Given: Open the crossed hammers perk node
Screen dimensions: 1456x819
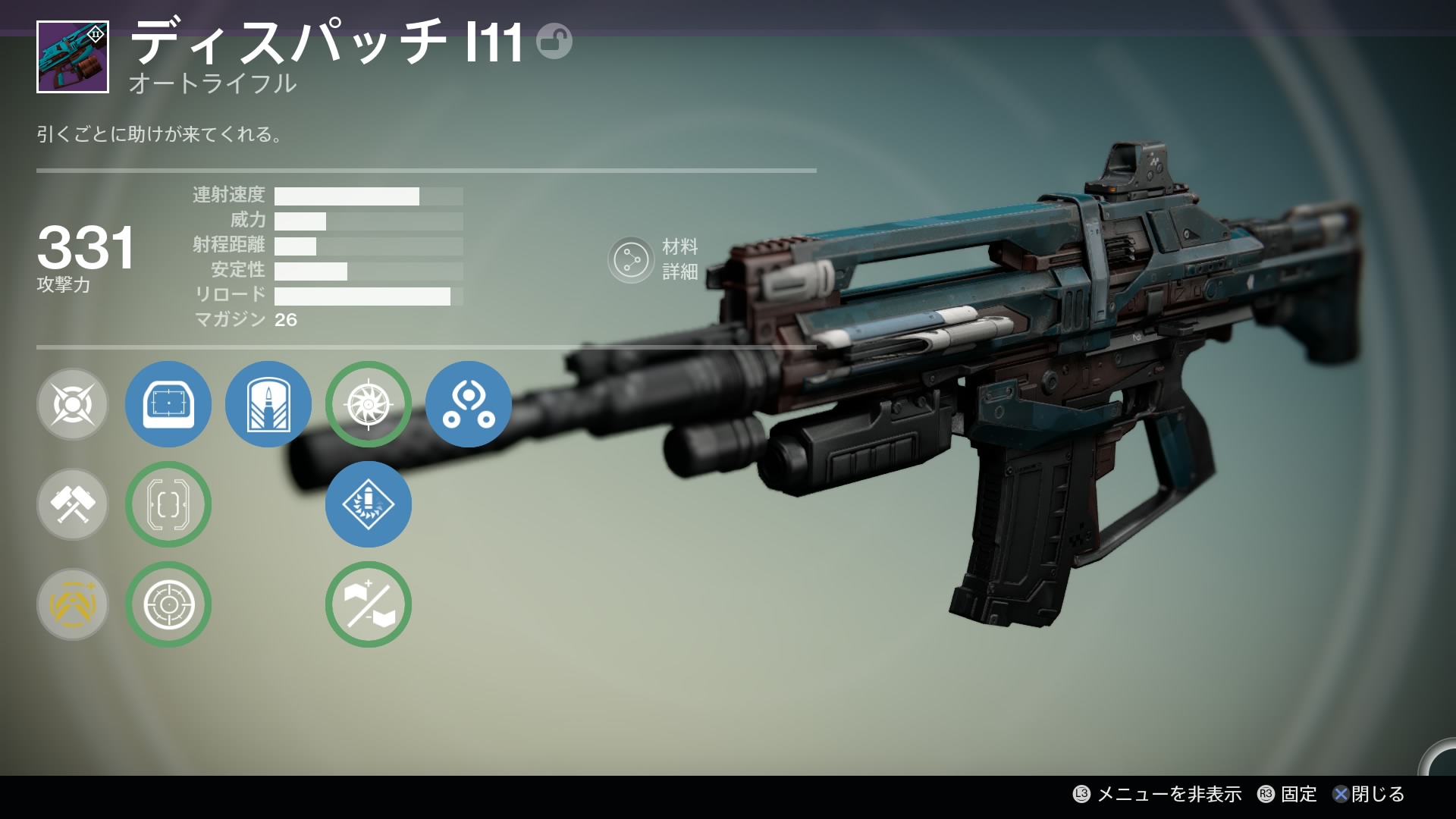Looking at the screenshot, I should tap(73, 504).
